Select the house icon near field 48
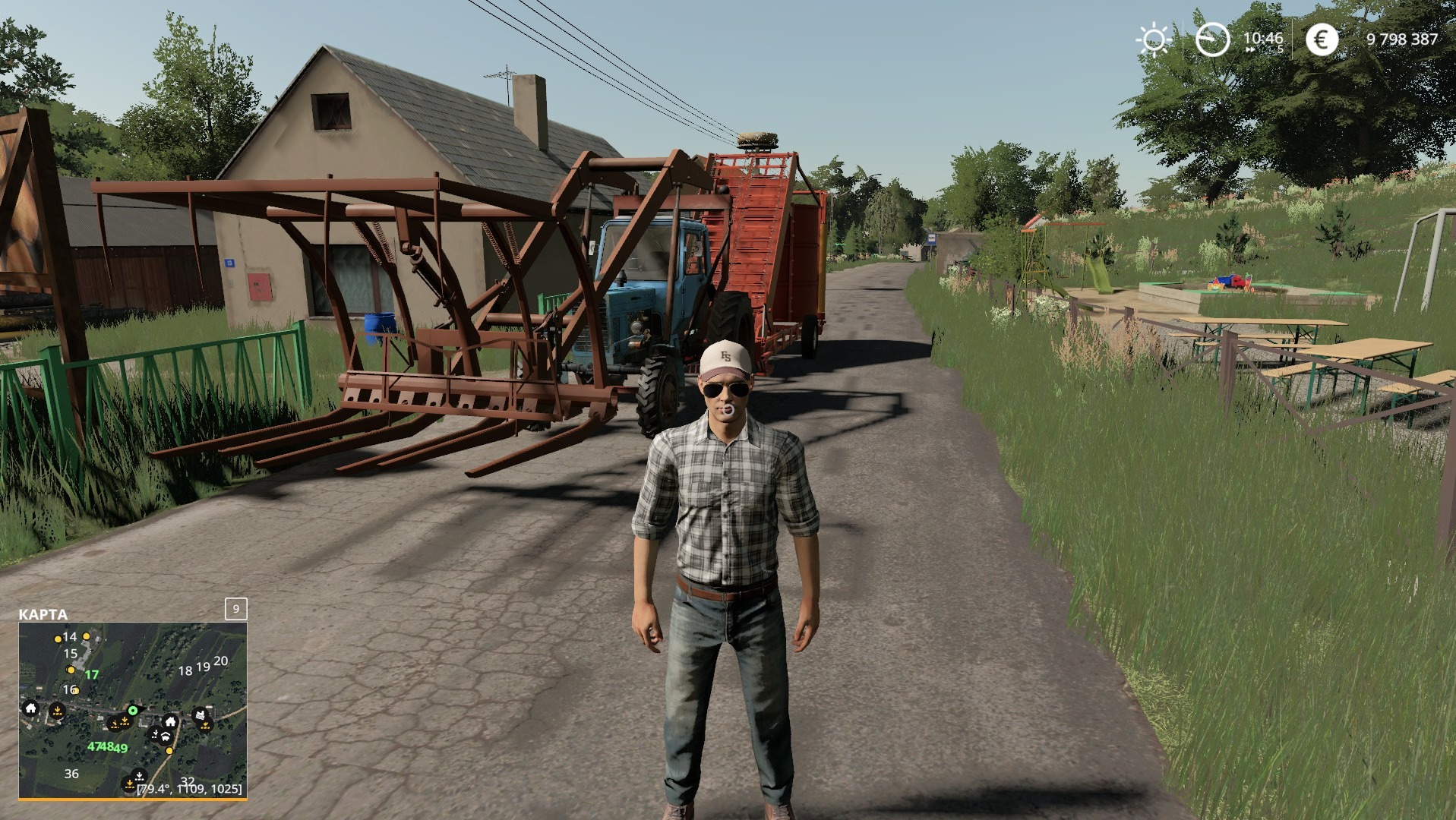Viewport: 1456px width, 820px height. click(x=169, y=723)
